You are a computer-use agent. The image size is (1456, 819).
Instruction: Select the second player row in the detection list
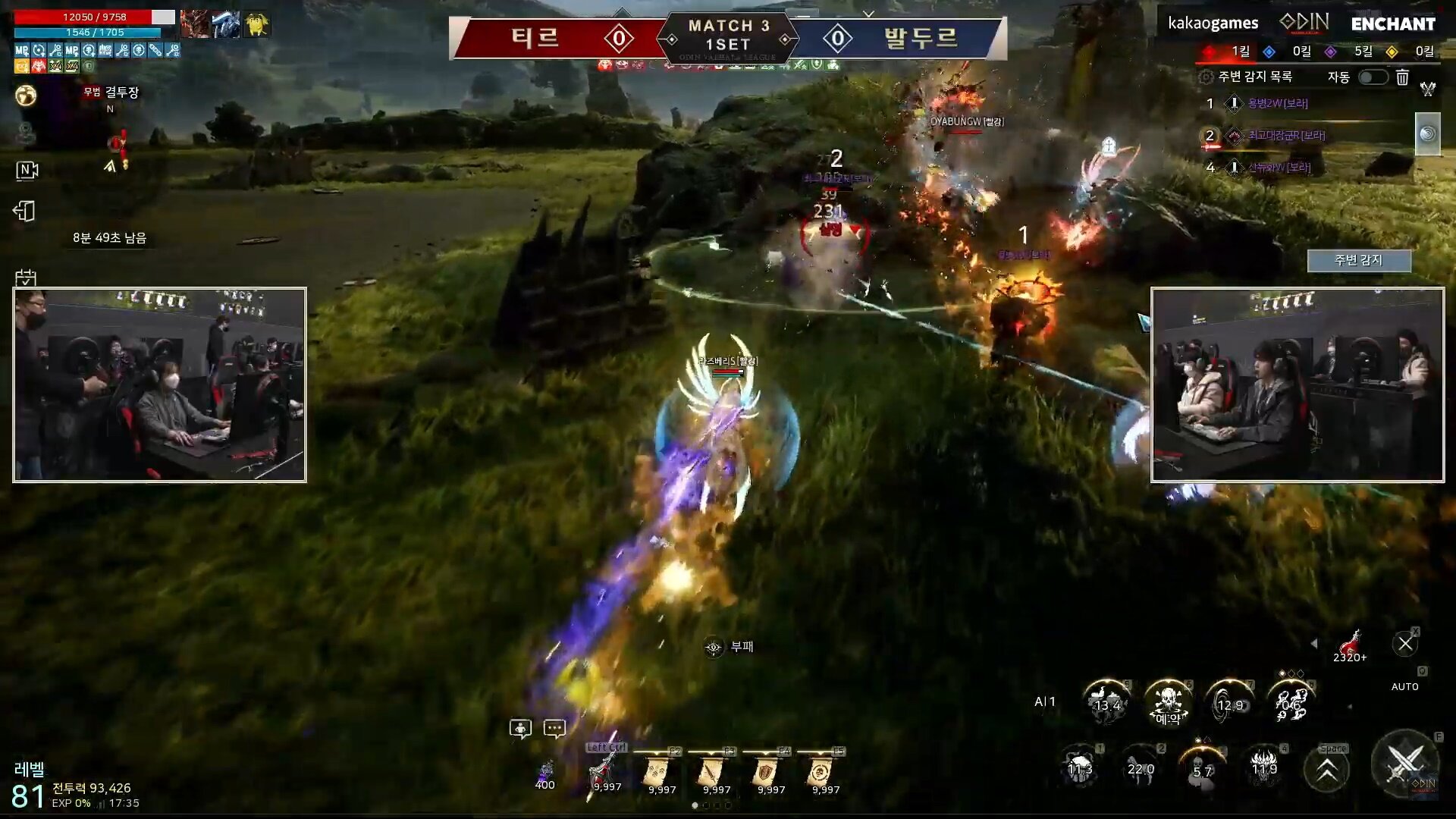(1285, 136)
